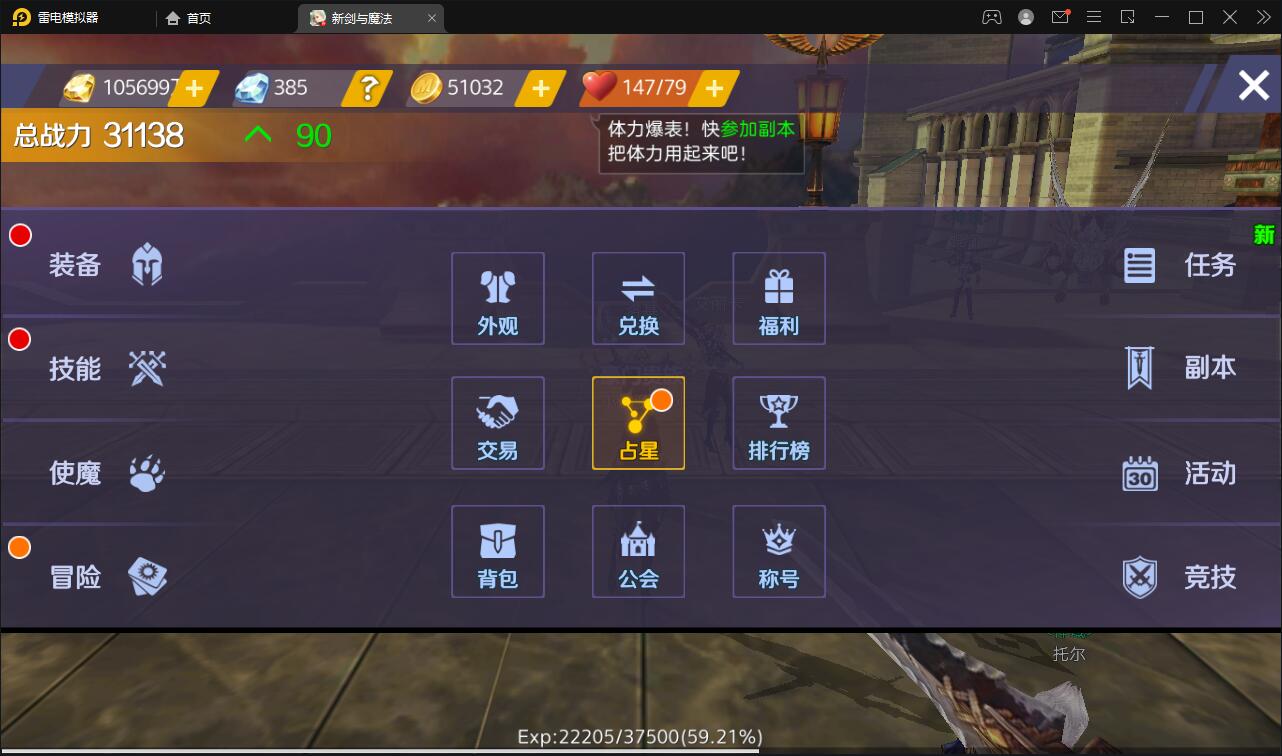
Task: Select the 装备 (equipment) menu icon
Action: 110,263
